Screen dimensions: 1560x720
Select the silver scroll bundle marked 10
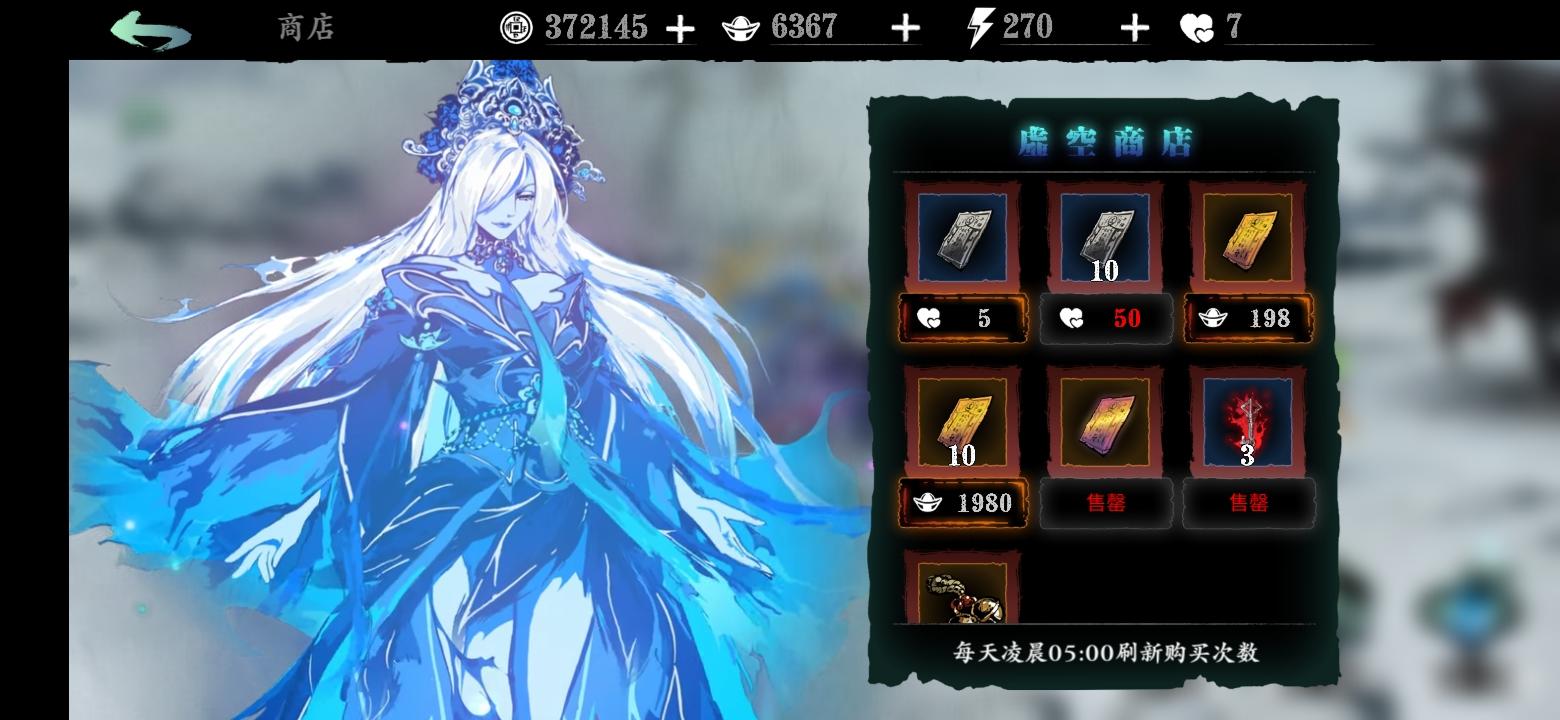1105,237
